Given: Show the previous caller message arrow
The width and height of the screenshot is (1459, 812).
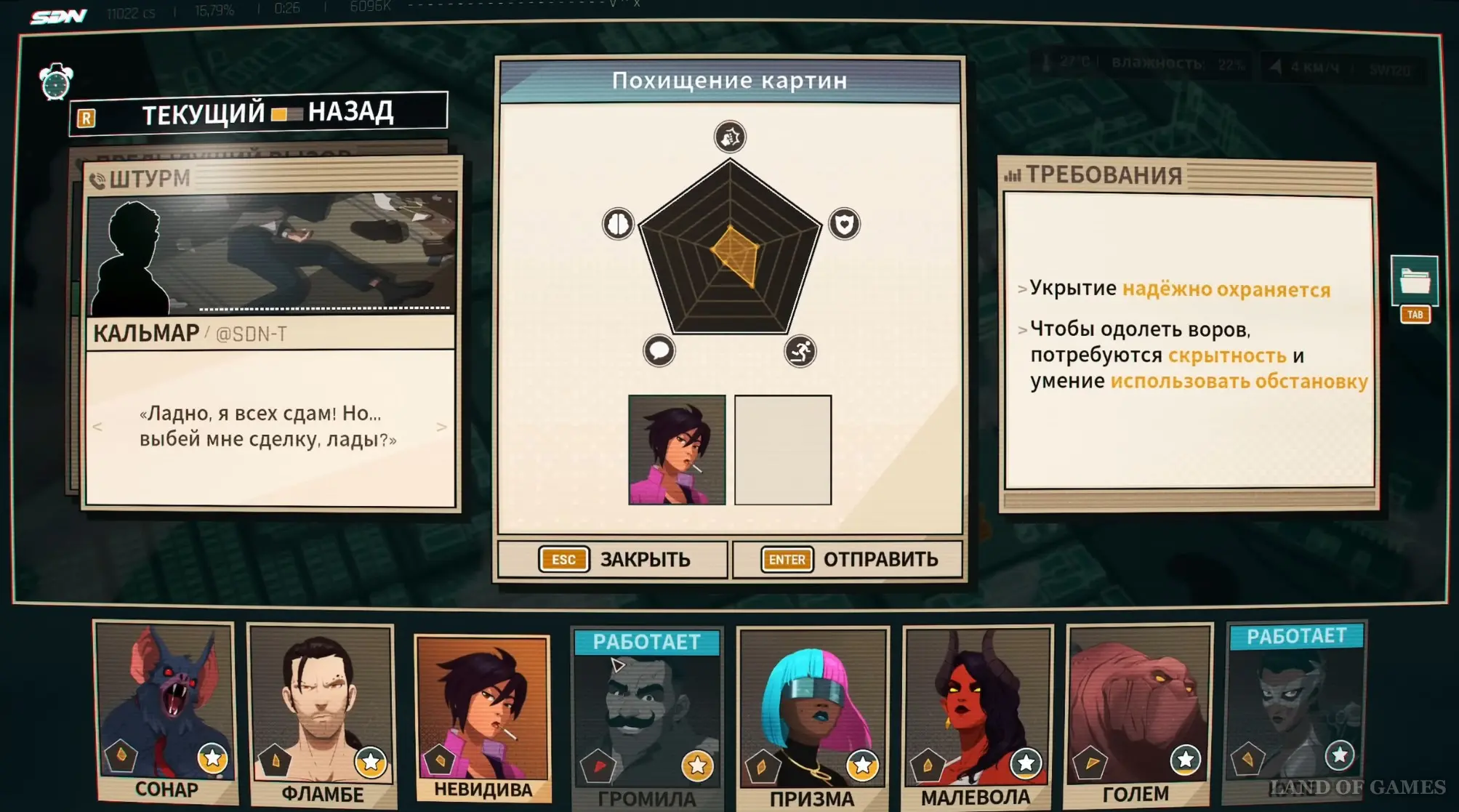Looking at the screenshot, I should coord(97,427).
